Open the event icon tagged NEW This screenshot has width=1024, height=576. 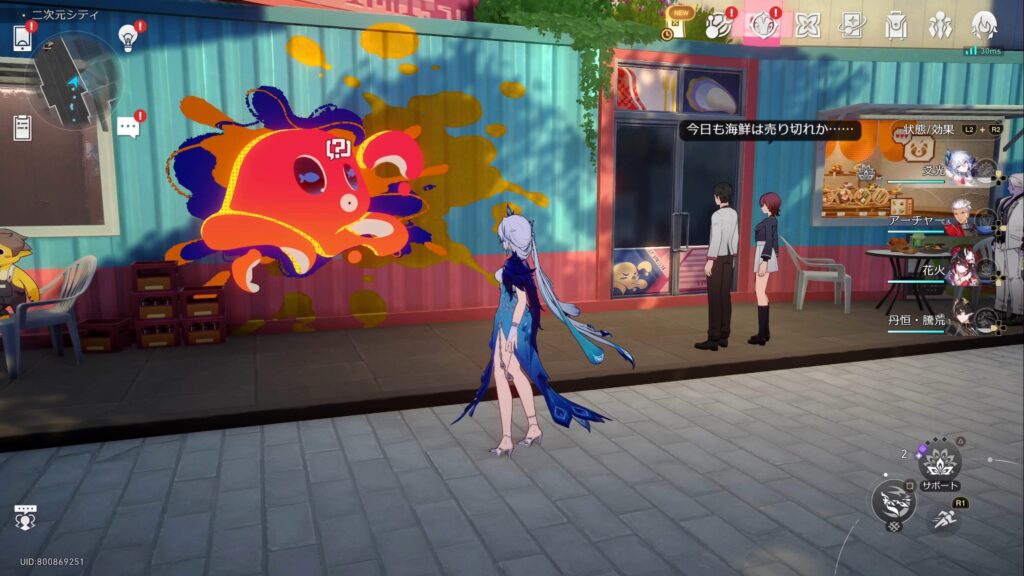pos(683,24)
